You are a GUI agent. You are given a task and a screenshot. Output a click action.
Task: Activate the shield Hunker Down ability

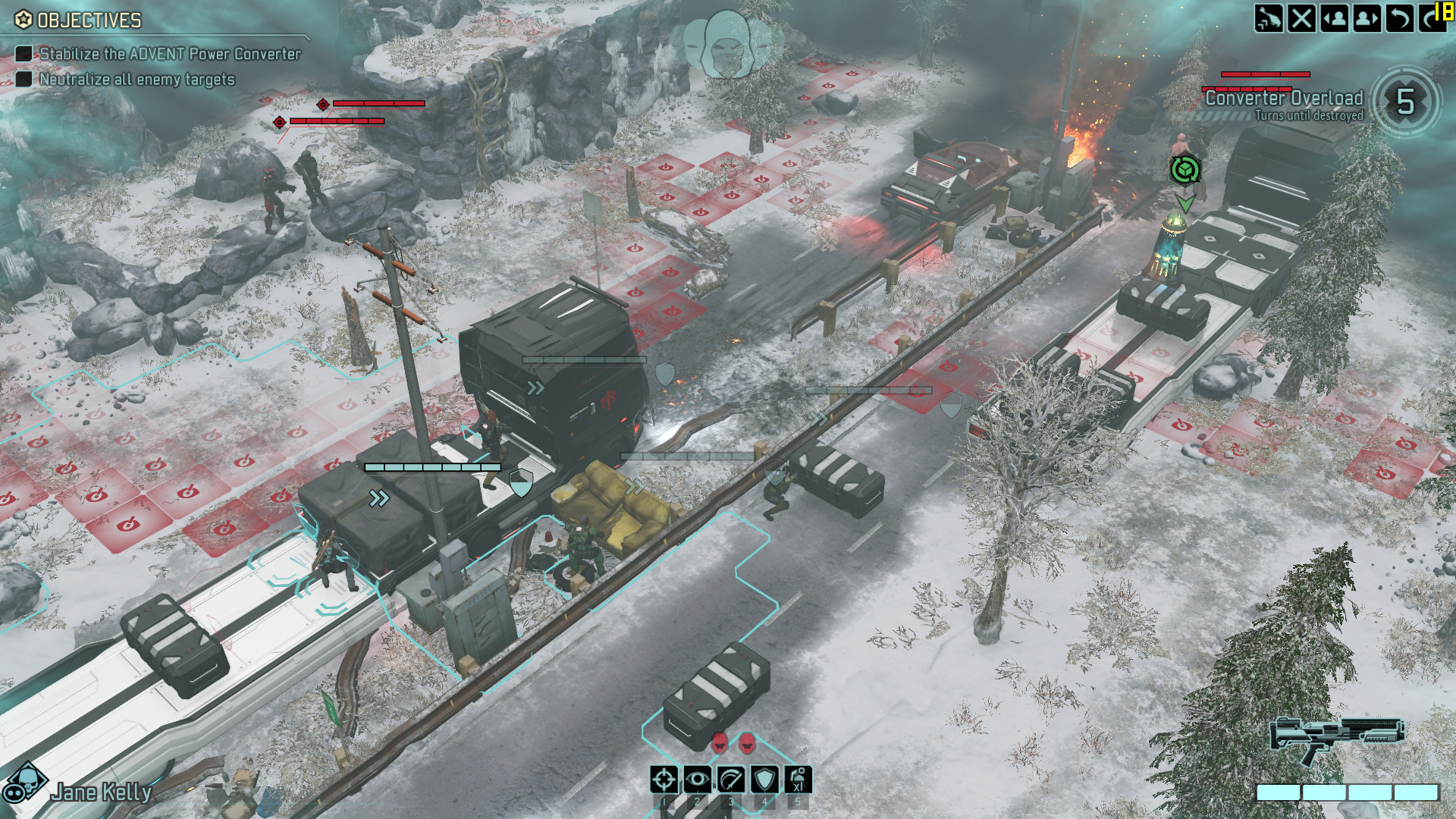764,780
